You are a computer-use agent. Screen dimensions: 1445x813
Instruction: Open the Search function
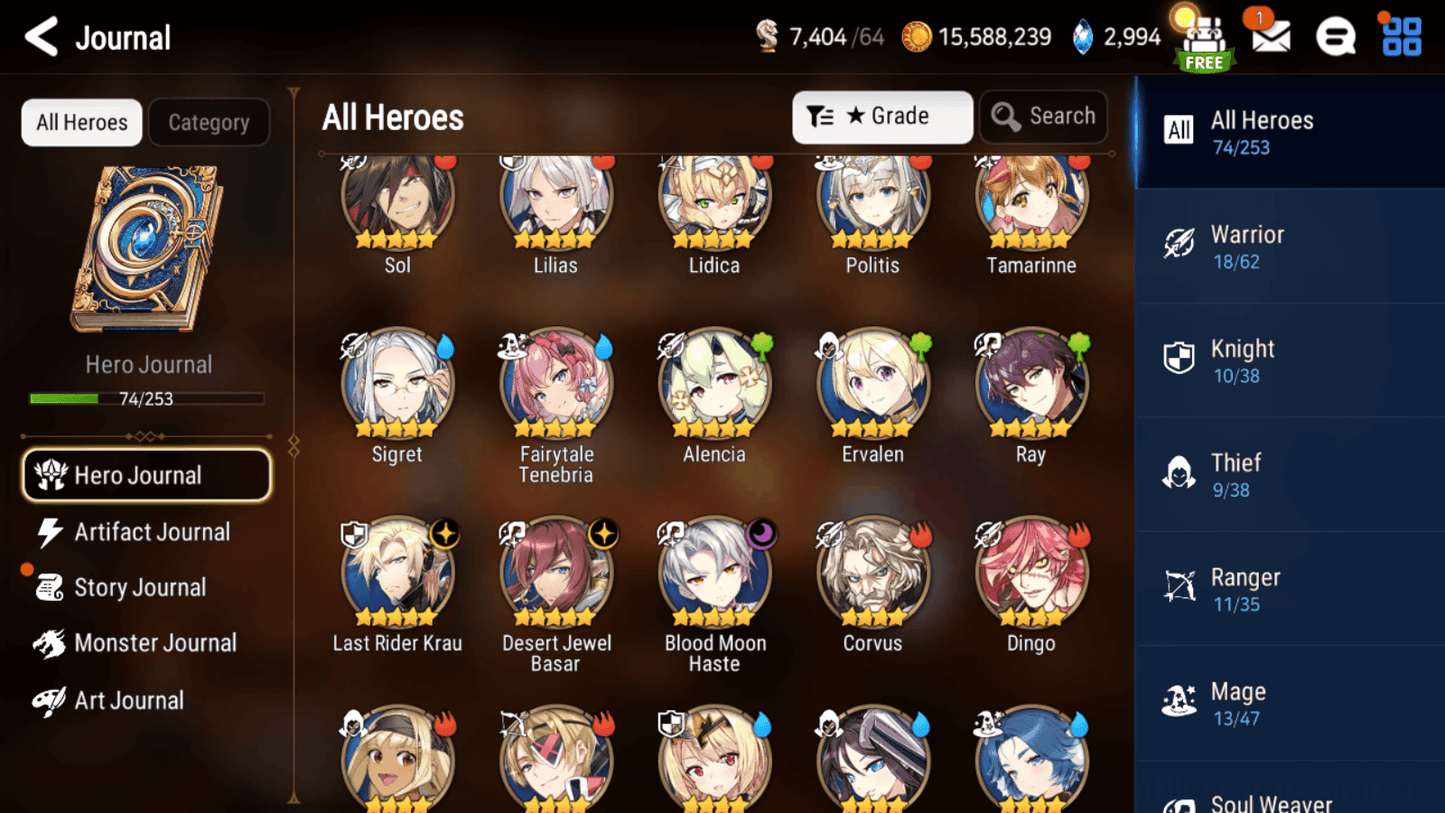pyautogui.click(x=1043, y=116)
